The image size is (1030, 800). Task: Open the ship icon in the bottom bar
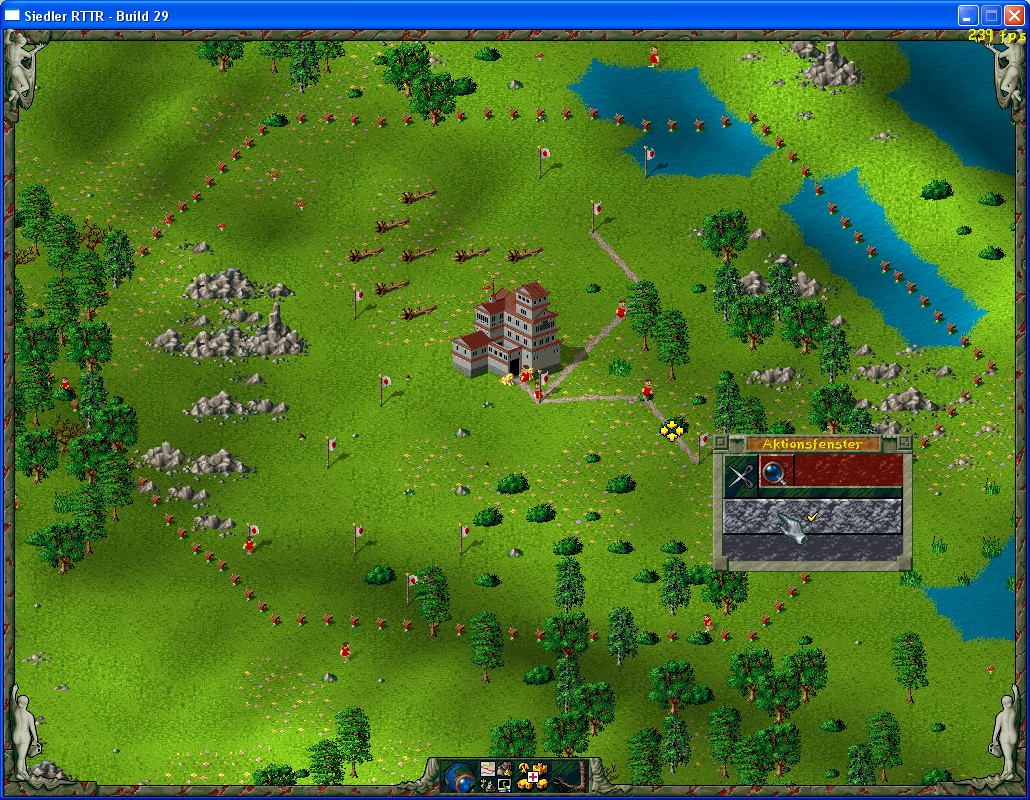click(488, 785)
